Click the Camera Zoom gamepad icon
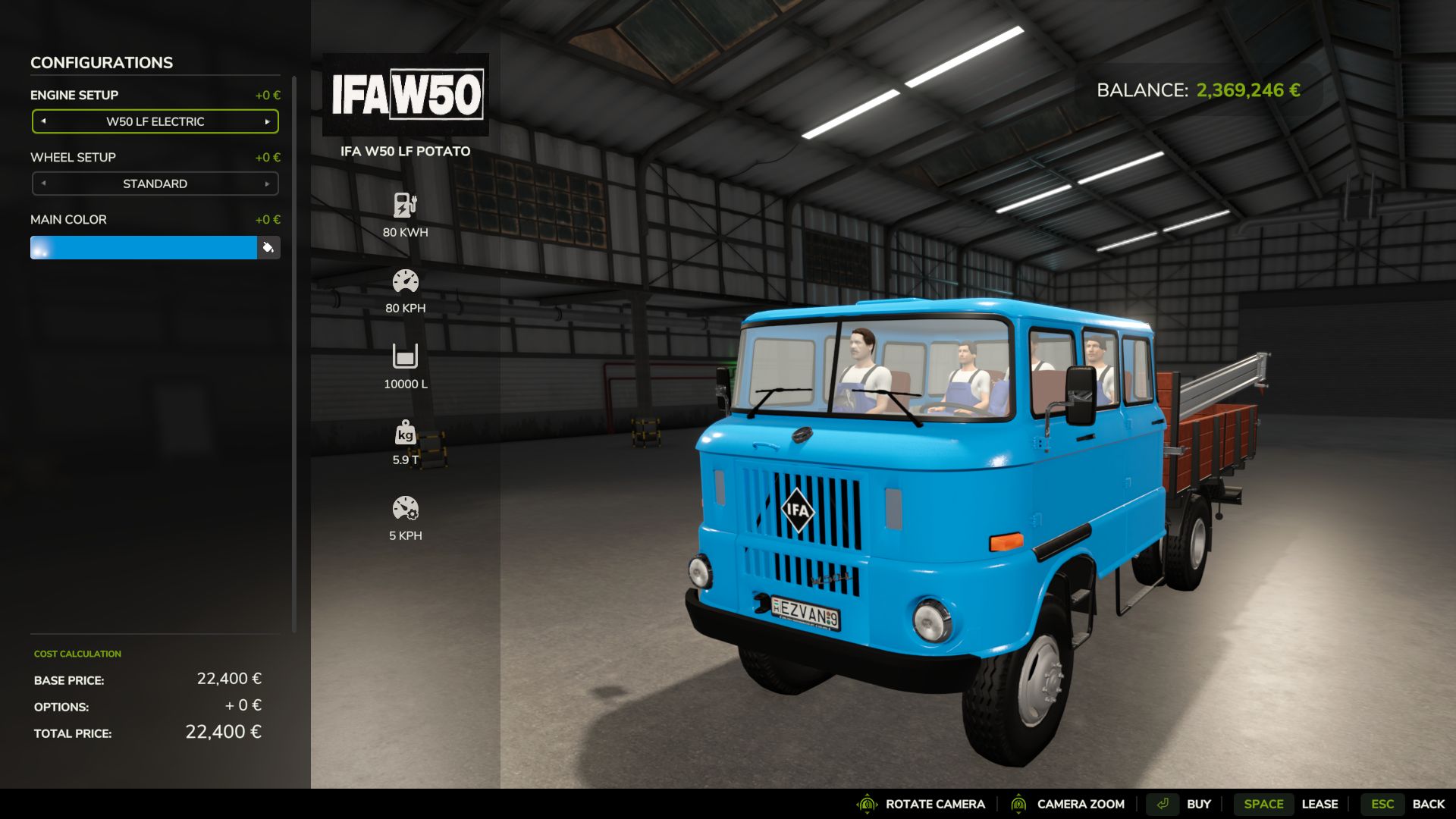This screenshot has width=1456, height=819. pyautogui.click(x=1018, y=804)
